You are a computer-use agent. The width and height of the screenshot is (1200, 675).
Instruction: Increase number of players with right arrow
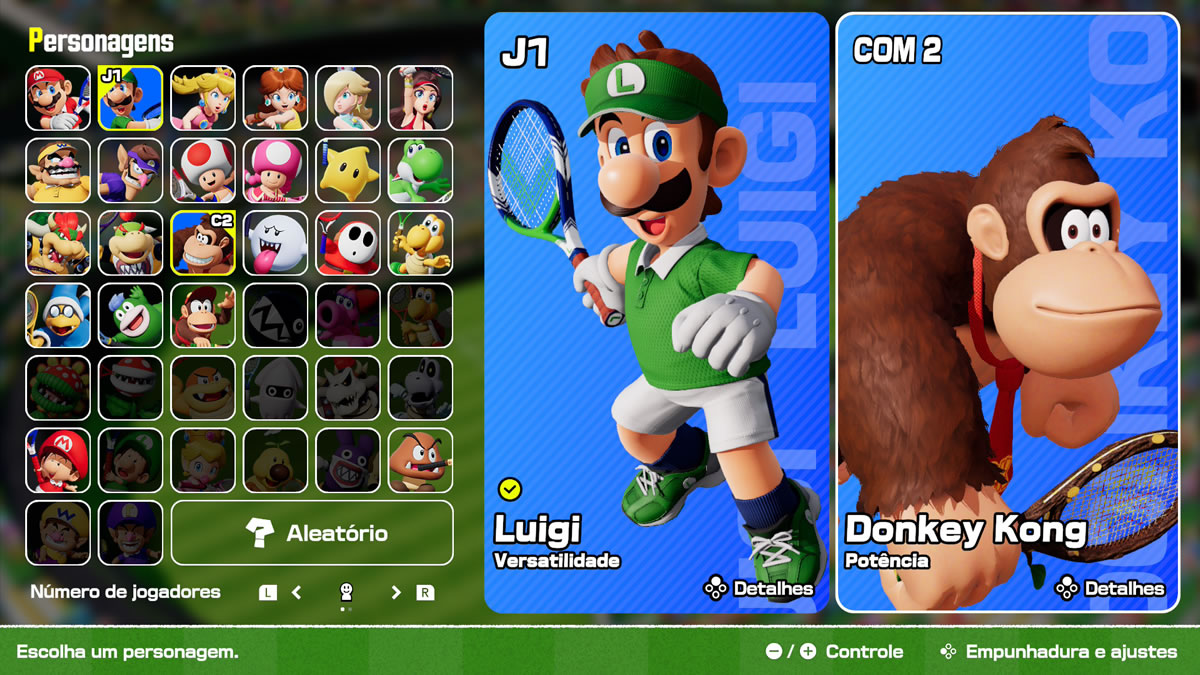click(x=396, y=593)
